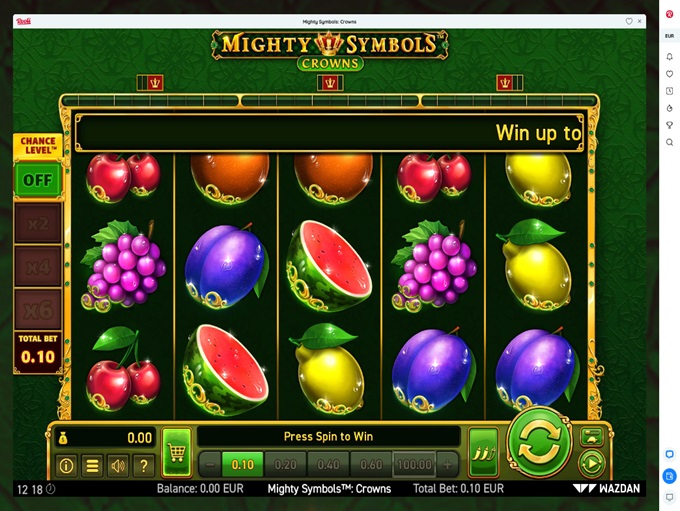Start autoplay with the play arrow button
The image size is (680, 511).
click(591, 463)
